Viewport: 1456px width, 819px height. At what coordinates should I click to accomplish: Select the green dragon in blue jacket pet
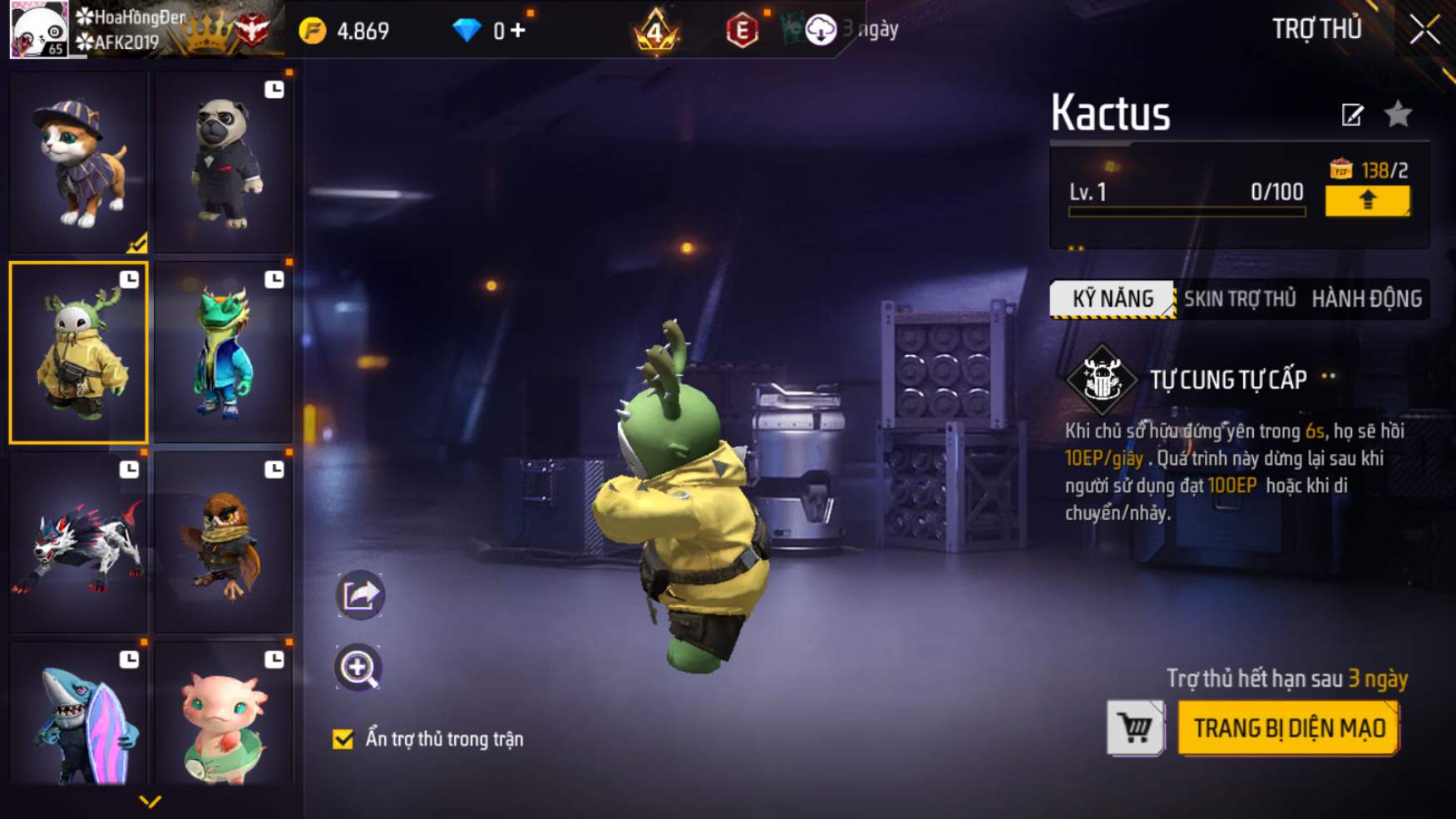pos(223,353)
